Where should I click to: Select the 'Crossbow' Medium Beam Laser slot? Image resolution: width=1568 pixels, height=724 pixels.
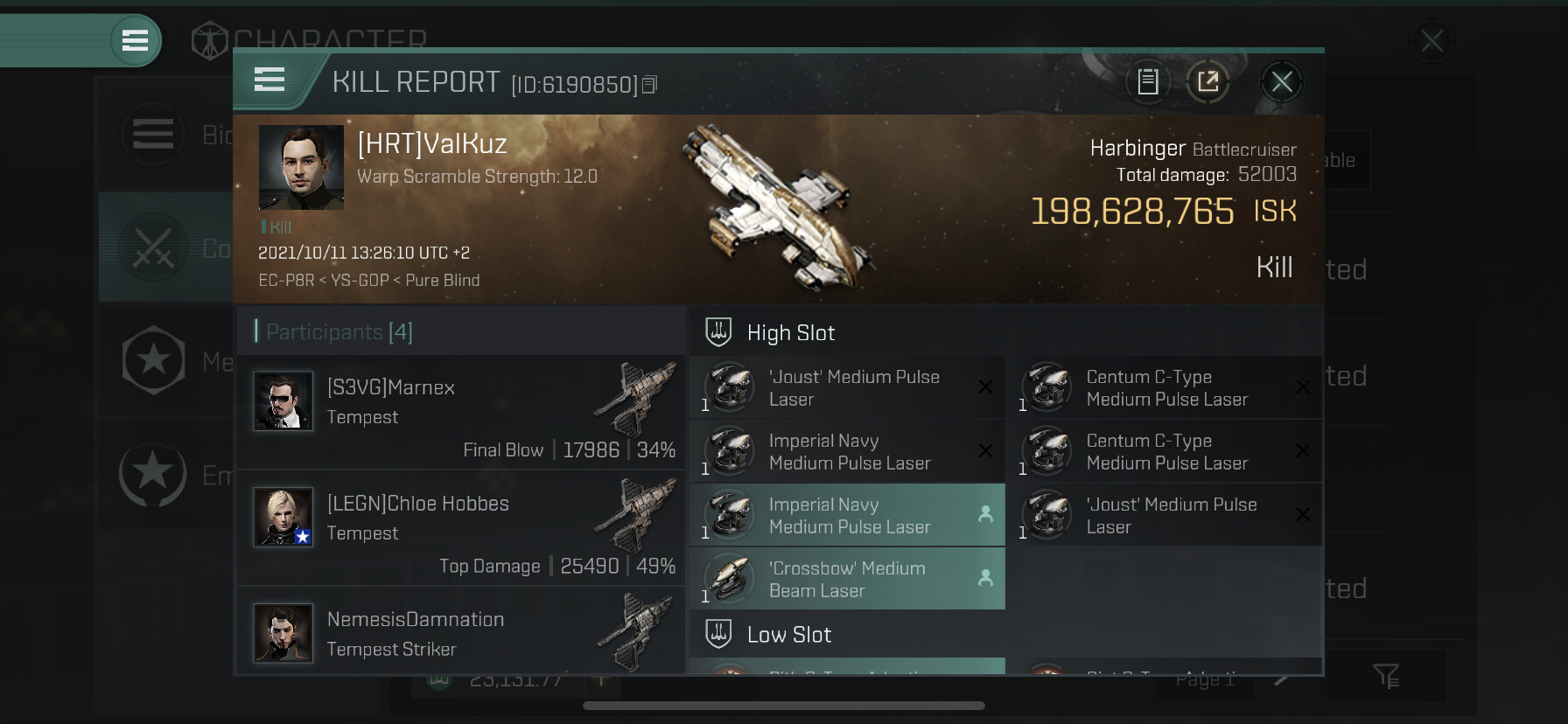click(847, 579)
